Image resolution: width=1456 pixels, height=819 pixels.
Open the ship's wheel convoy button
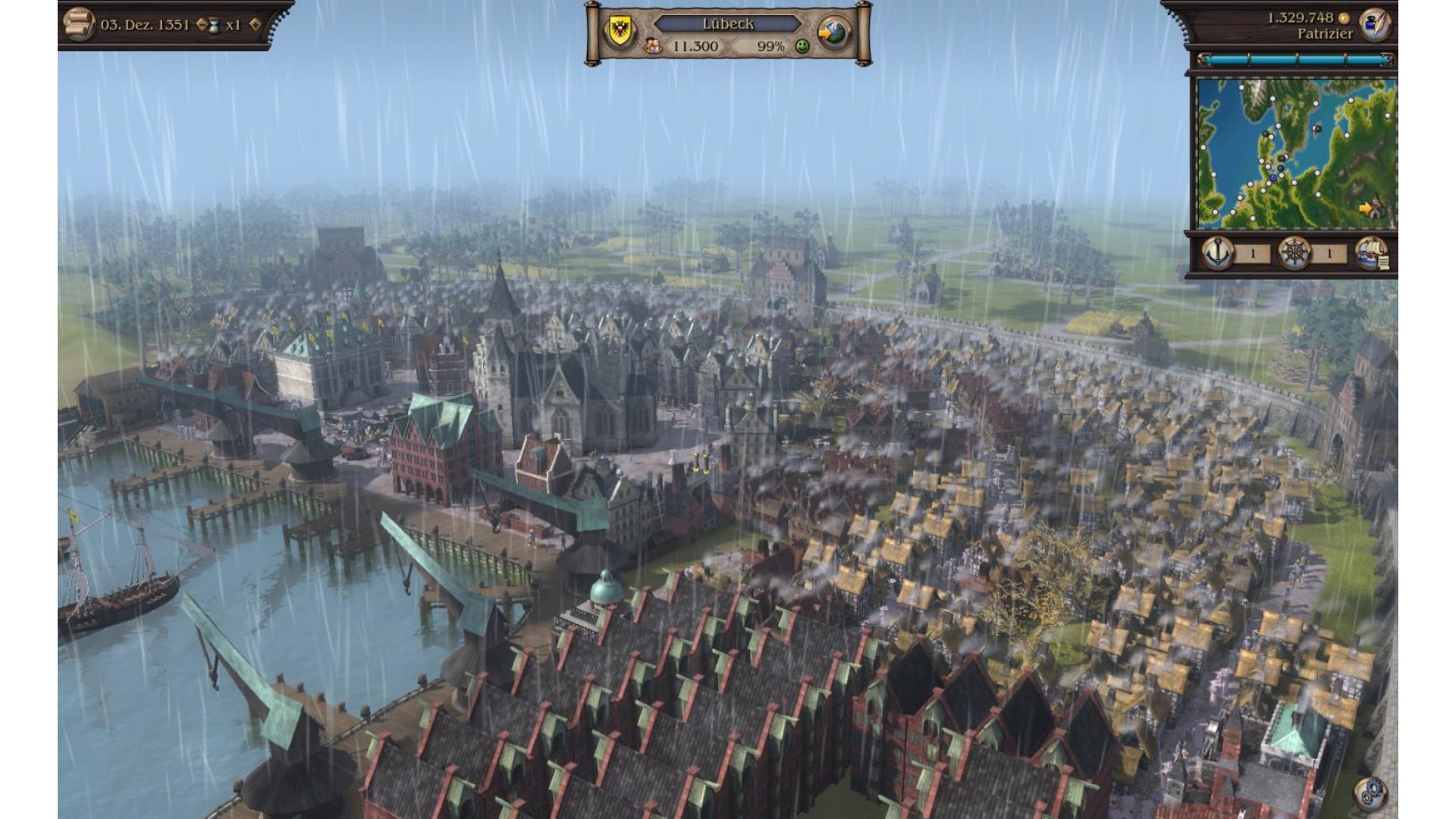tap(1294, 253)
